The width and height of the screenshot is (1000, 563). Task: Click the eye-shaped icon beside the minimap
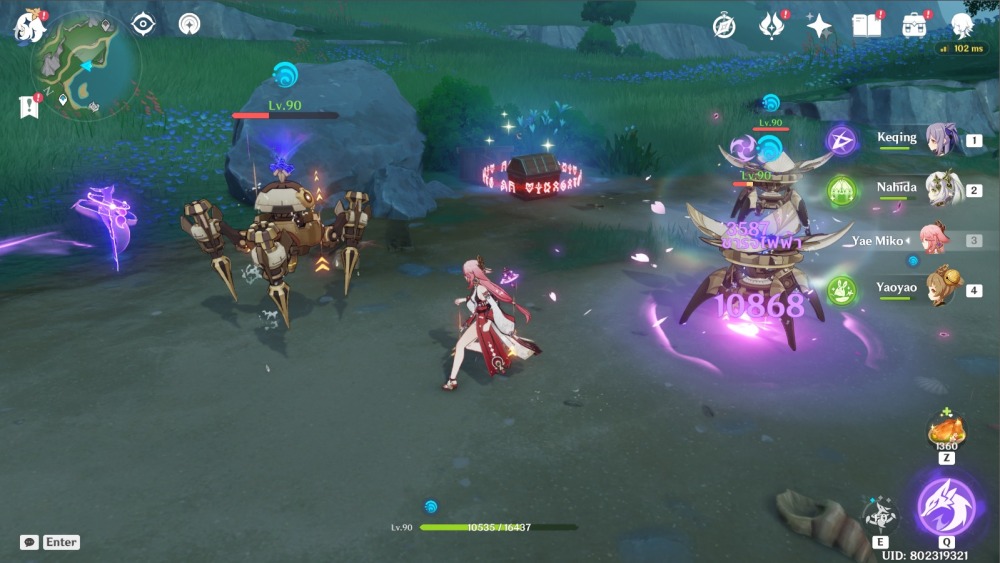(143, 24)
